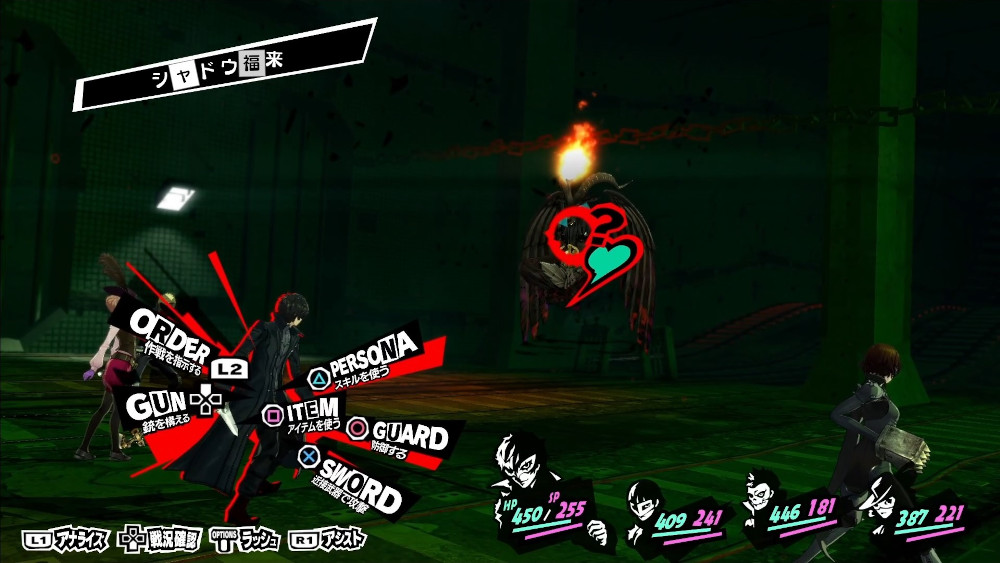
Task: Activate the アシスト (Assist) option
Action: click(328, 540)
